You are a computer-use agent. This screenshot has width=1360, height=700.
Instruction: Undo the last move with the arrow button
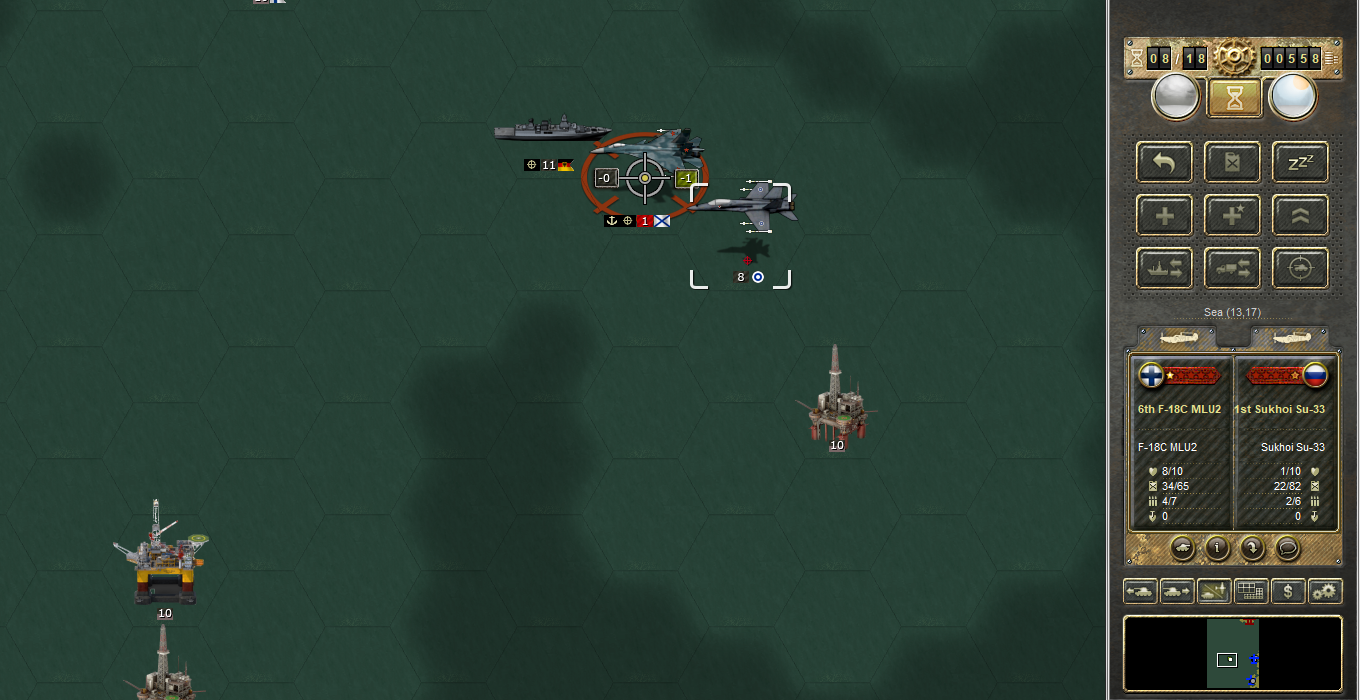[x=1164, y=162]
